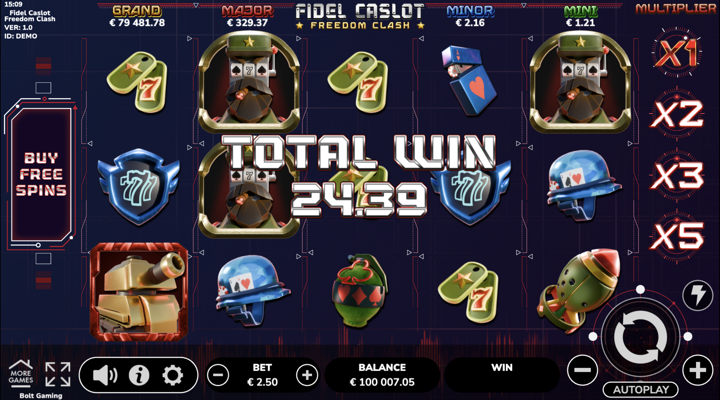Open the More Games lobby
Viewport: 720px width, 400px height.
pyautogui.click(x=20, y=373)
